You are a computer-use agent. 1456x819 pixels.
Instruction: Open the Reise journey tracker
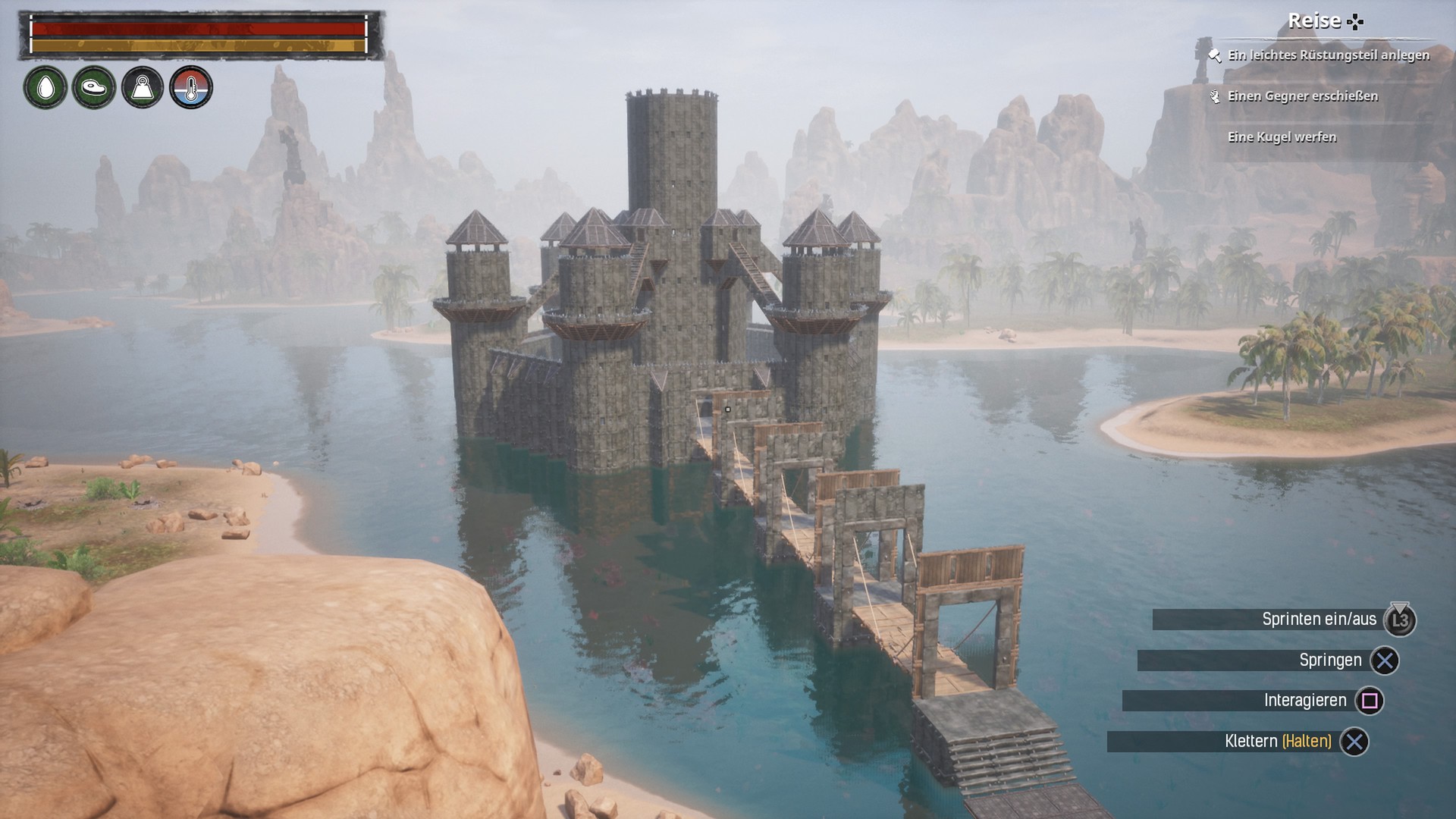point(1324,21)
